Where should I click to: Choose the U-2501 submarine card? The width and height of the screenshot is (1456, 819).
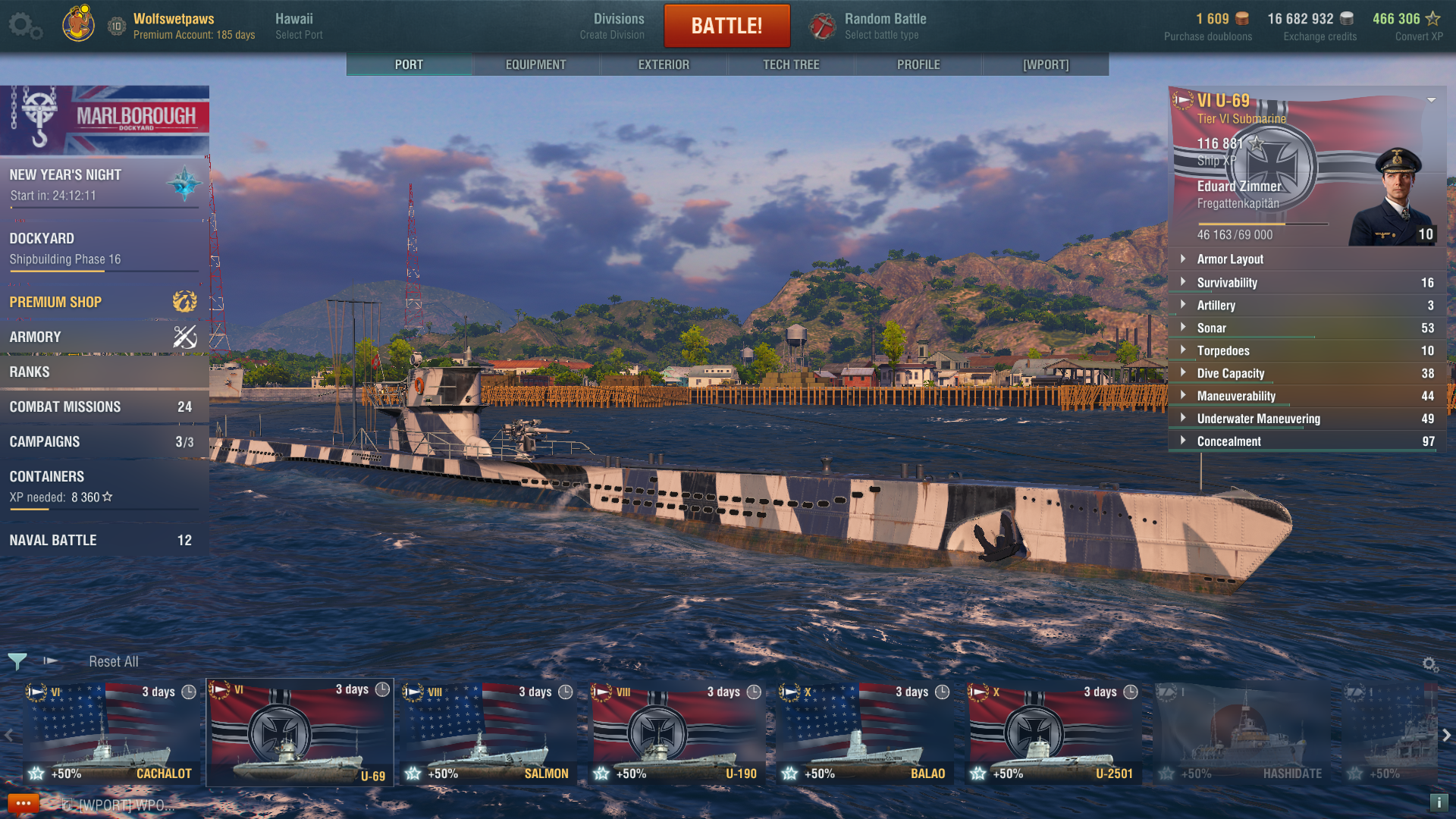click(1053, 733)
